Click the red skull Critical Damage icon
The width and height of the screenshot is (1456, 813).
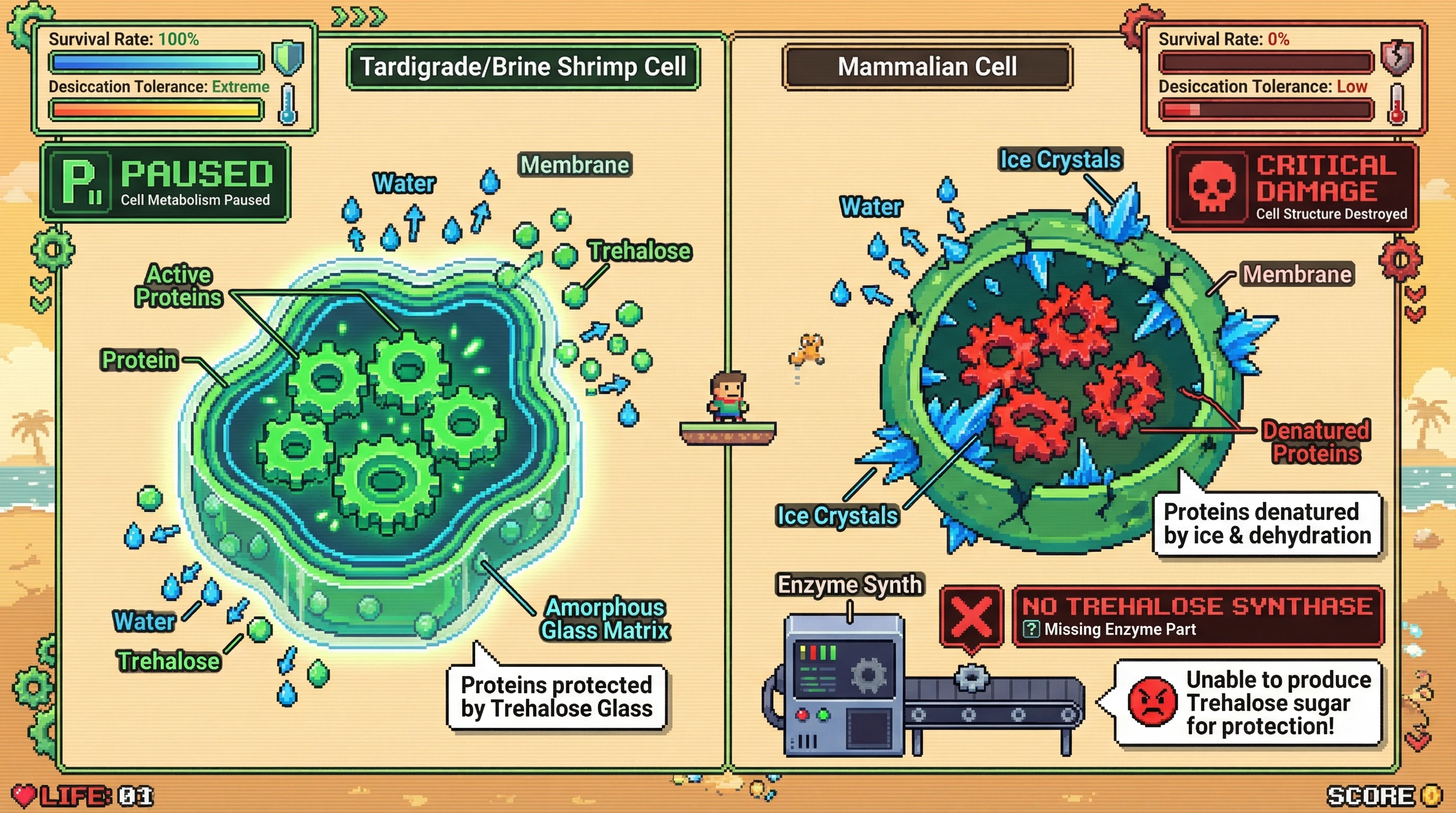tap(1211, 186)
